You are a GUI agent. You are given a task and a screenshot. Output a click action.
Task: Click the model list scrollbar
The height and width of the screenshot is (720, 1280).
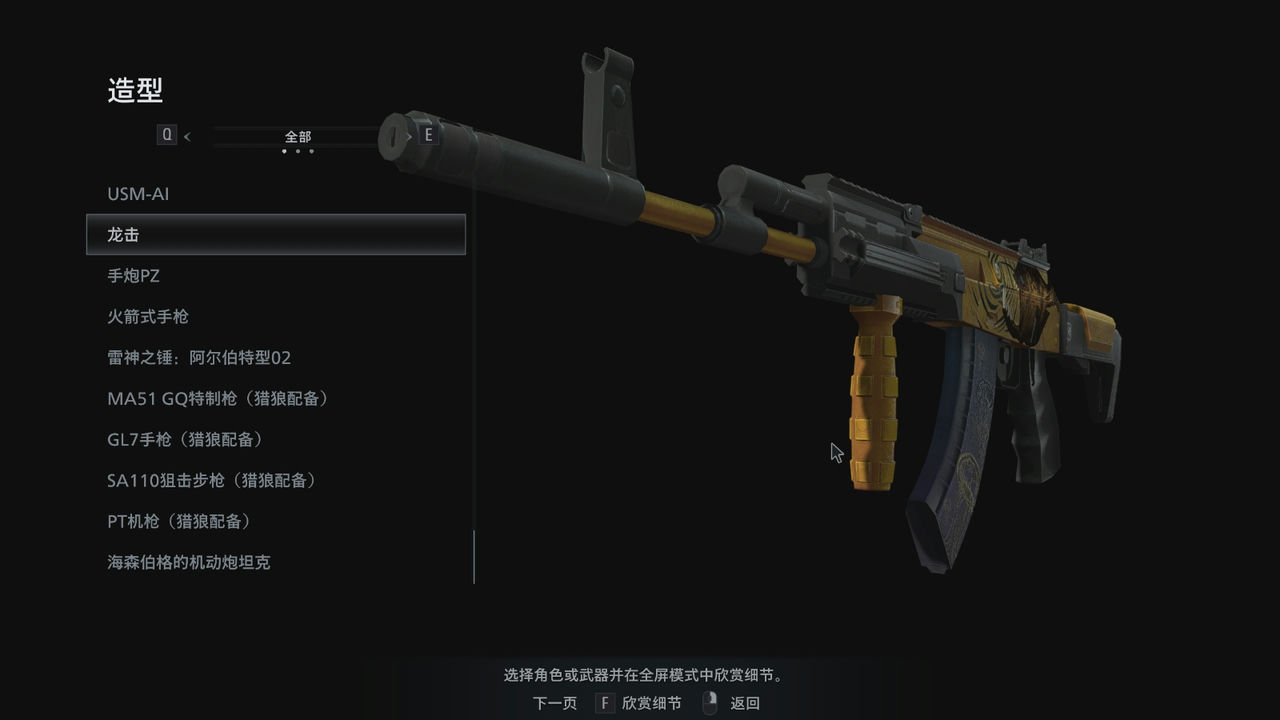point(474,556)
